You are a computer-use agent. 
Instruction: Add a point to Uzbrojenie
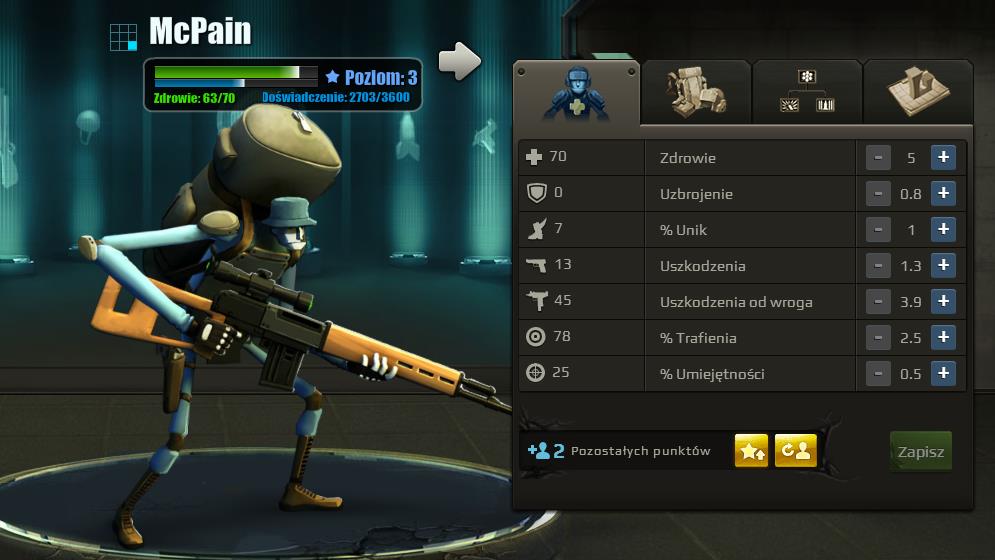(x=942, y=194)
